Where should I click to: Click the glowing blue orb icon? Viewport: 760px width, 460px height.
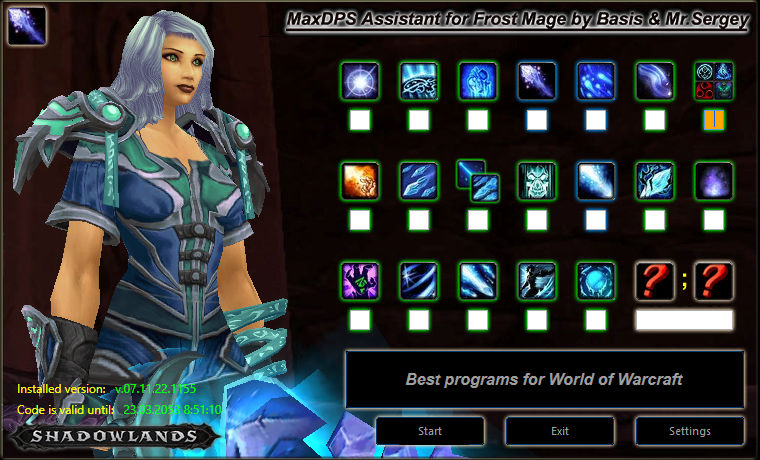coord(596,281)
